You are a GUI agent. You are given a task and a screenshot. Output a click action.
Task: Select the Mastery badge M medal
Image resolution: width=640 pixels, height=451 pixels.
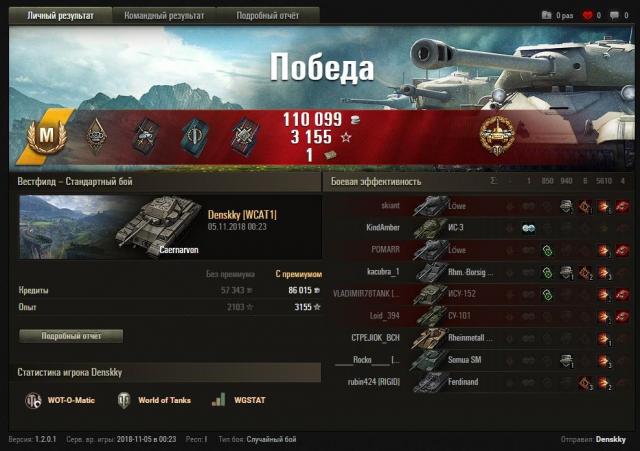[44, 134]
